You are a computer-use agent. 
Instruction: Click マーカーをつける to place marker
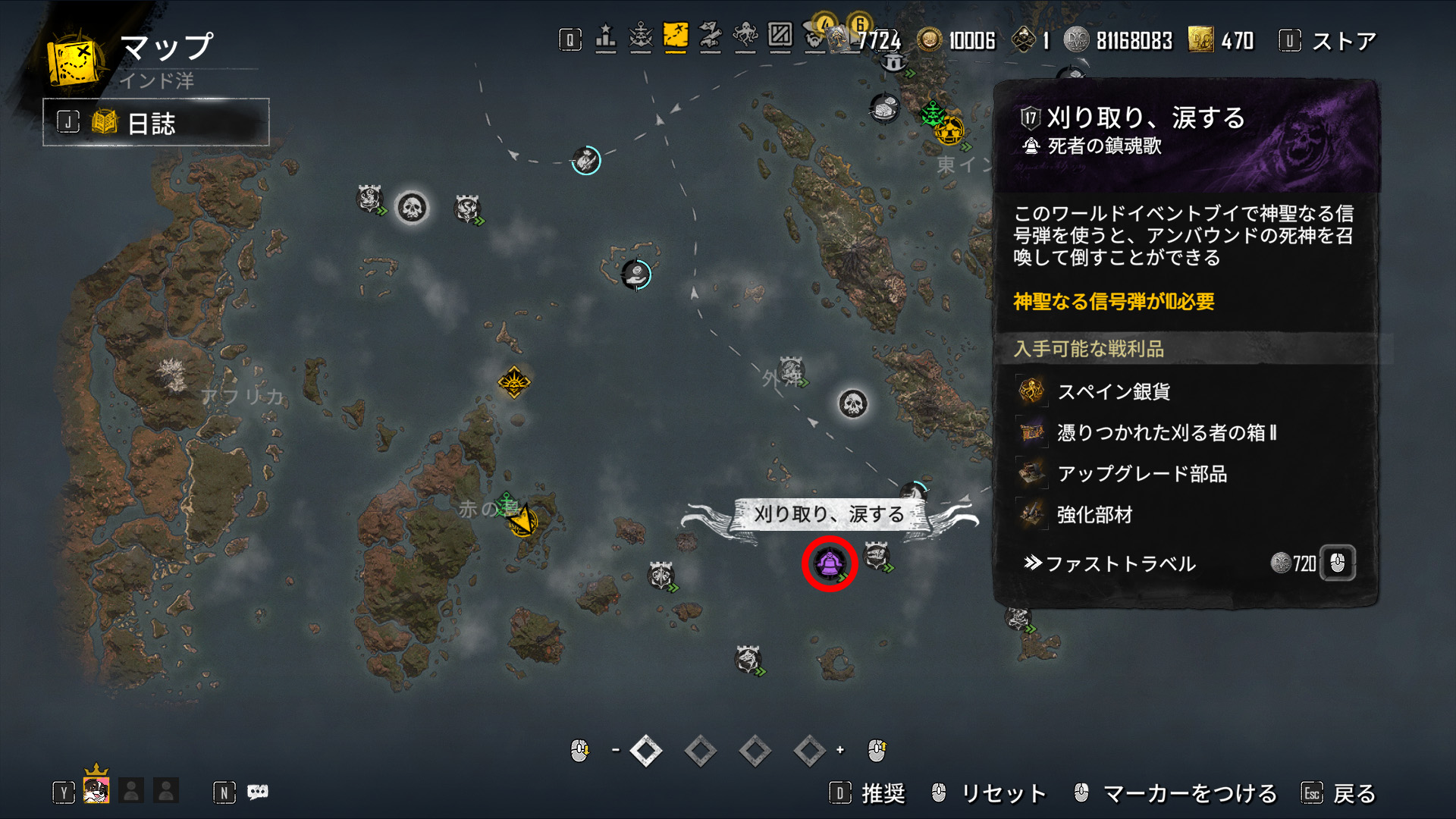coord(1189,793)
